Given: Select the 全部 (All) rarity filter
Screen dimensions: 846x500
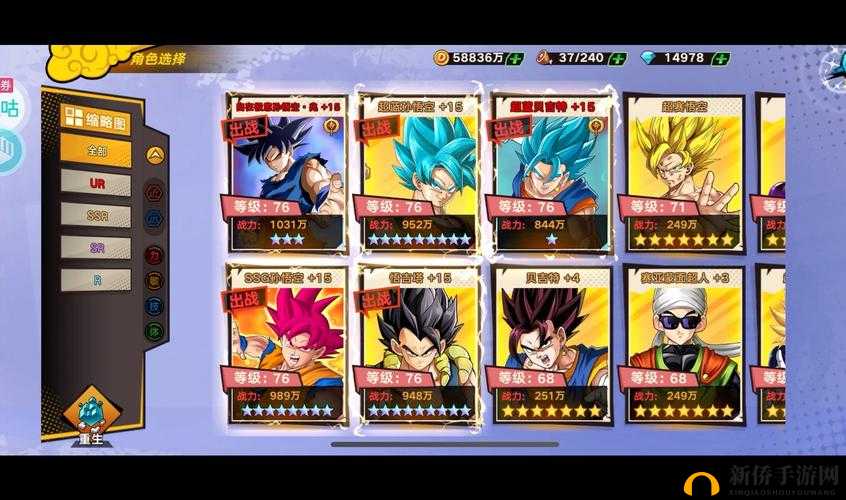Looking at the screenshot, I should 95,150.
